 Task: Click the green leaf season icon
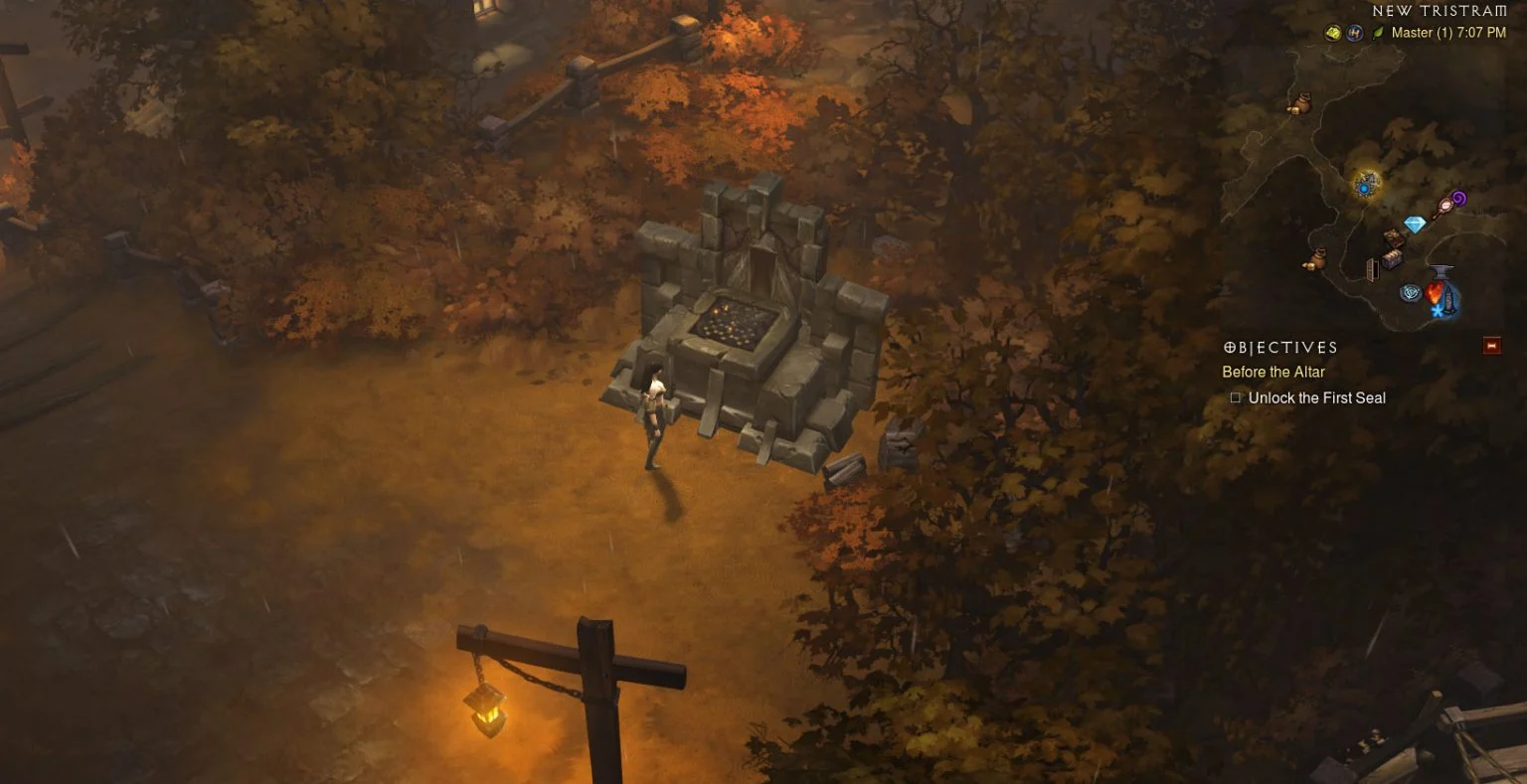click(1378, 33)
